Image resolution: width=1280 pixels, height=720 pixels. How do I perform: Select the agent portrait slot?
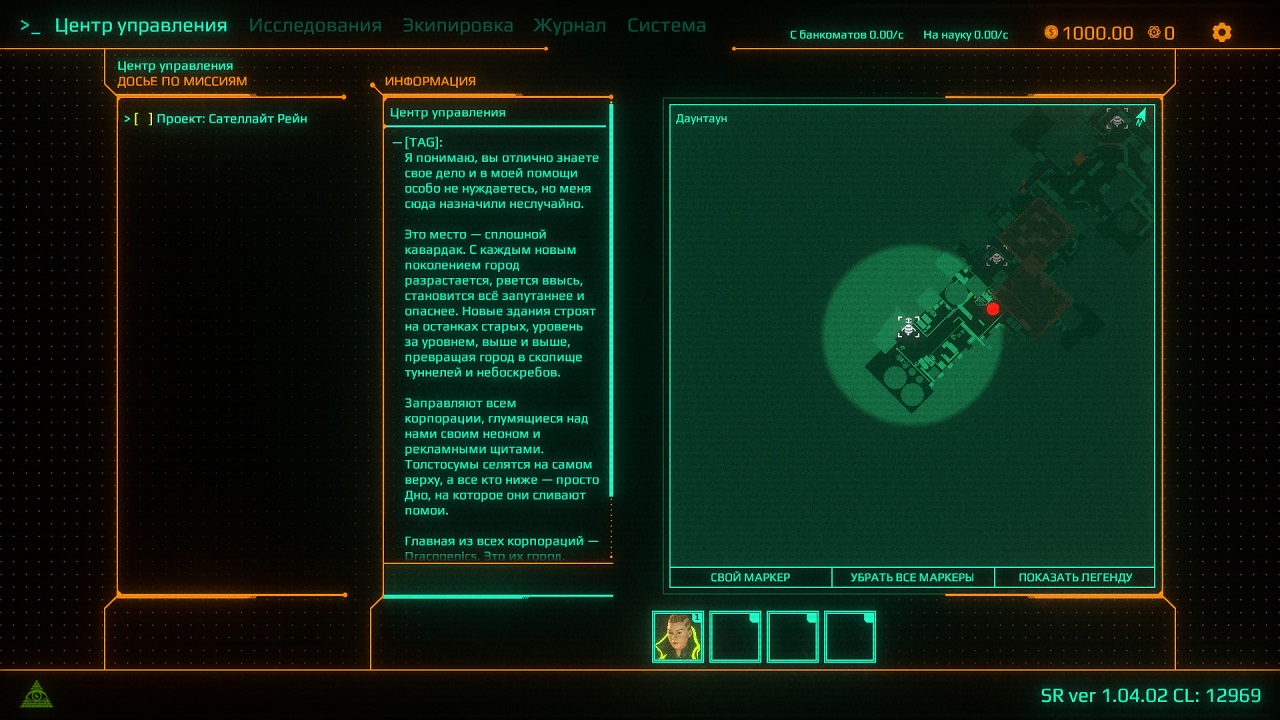[x=678, y=637]
